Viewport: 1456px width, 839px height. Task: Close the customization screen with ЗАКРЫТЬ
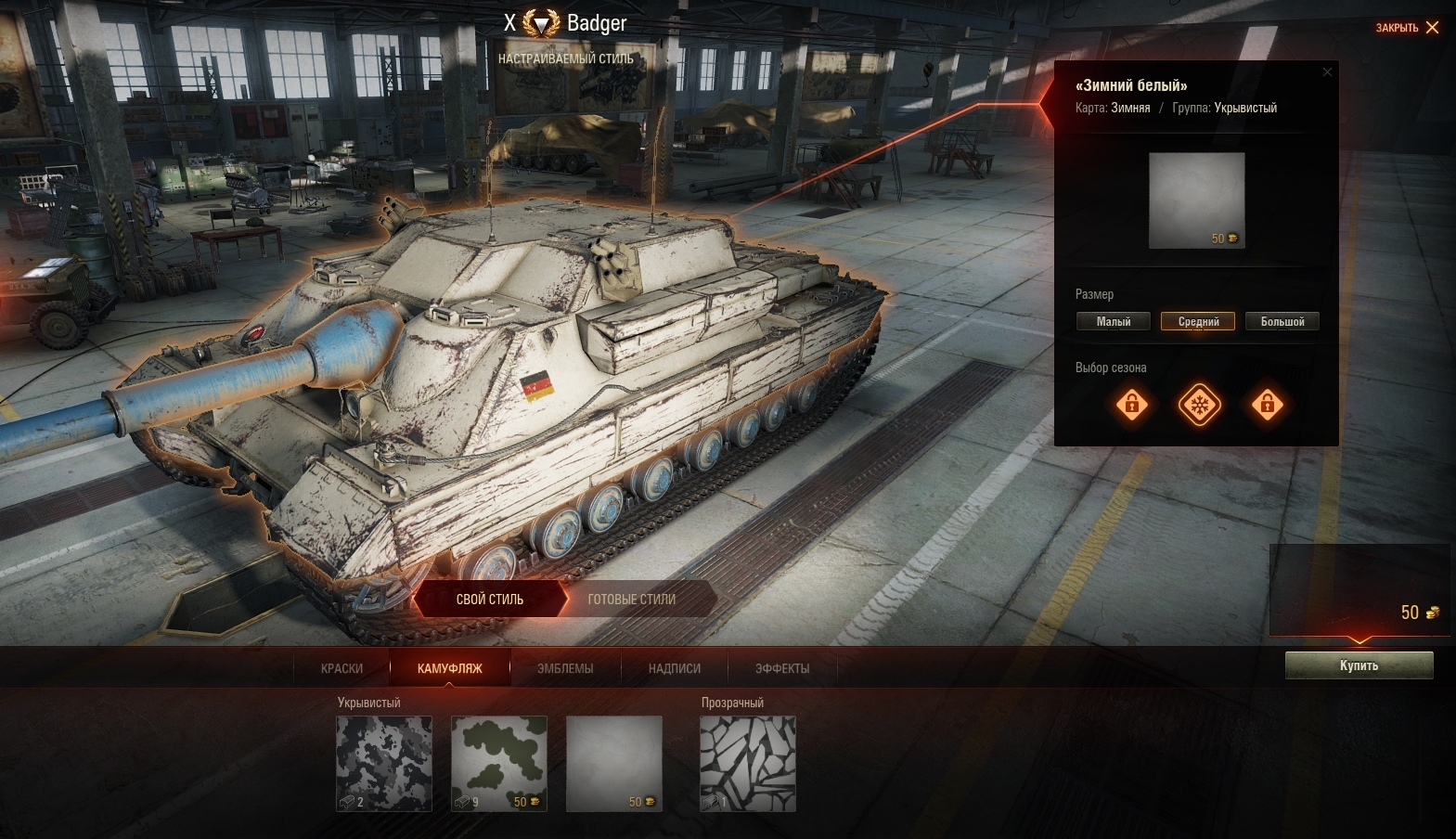point(1407,28)
